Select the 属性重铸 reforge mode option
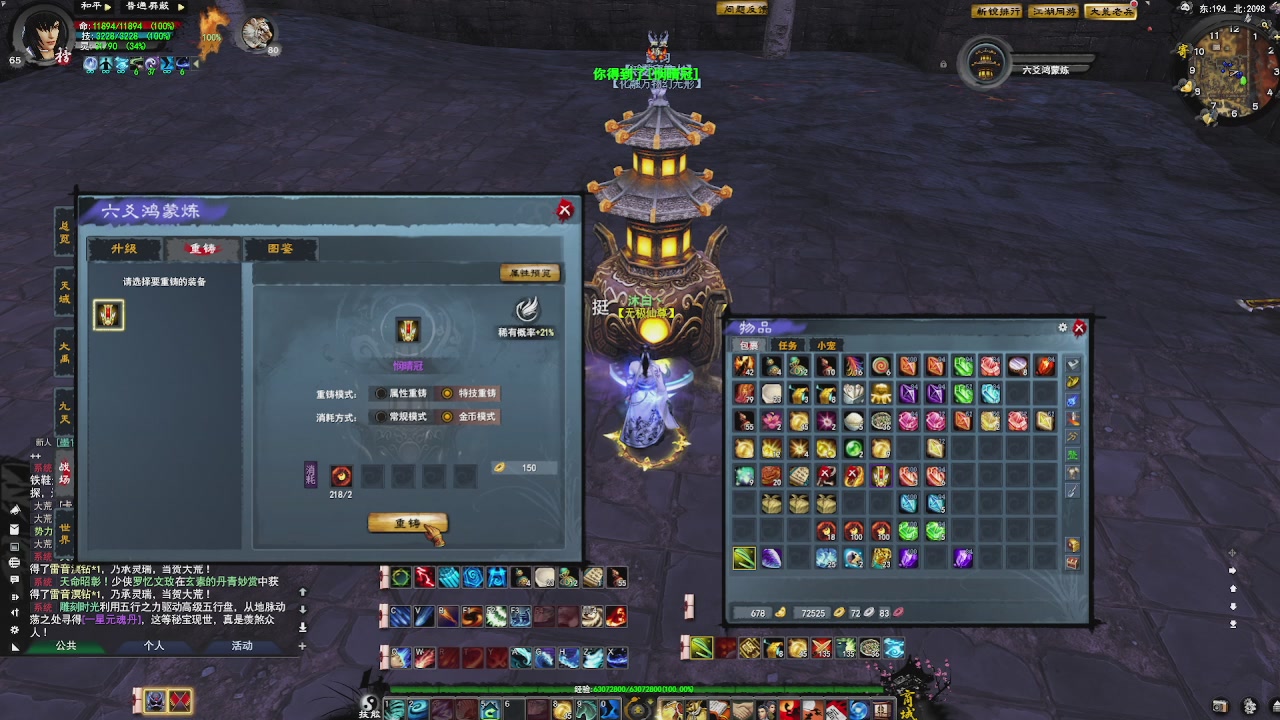The image size is (1280, 720). click(x=381, y=394)
